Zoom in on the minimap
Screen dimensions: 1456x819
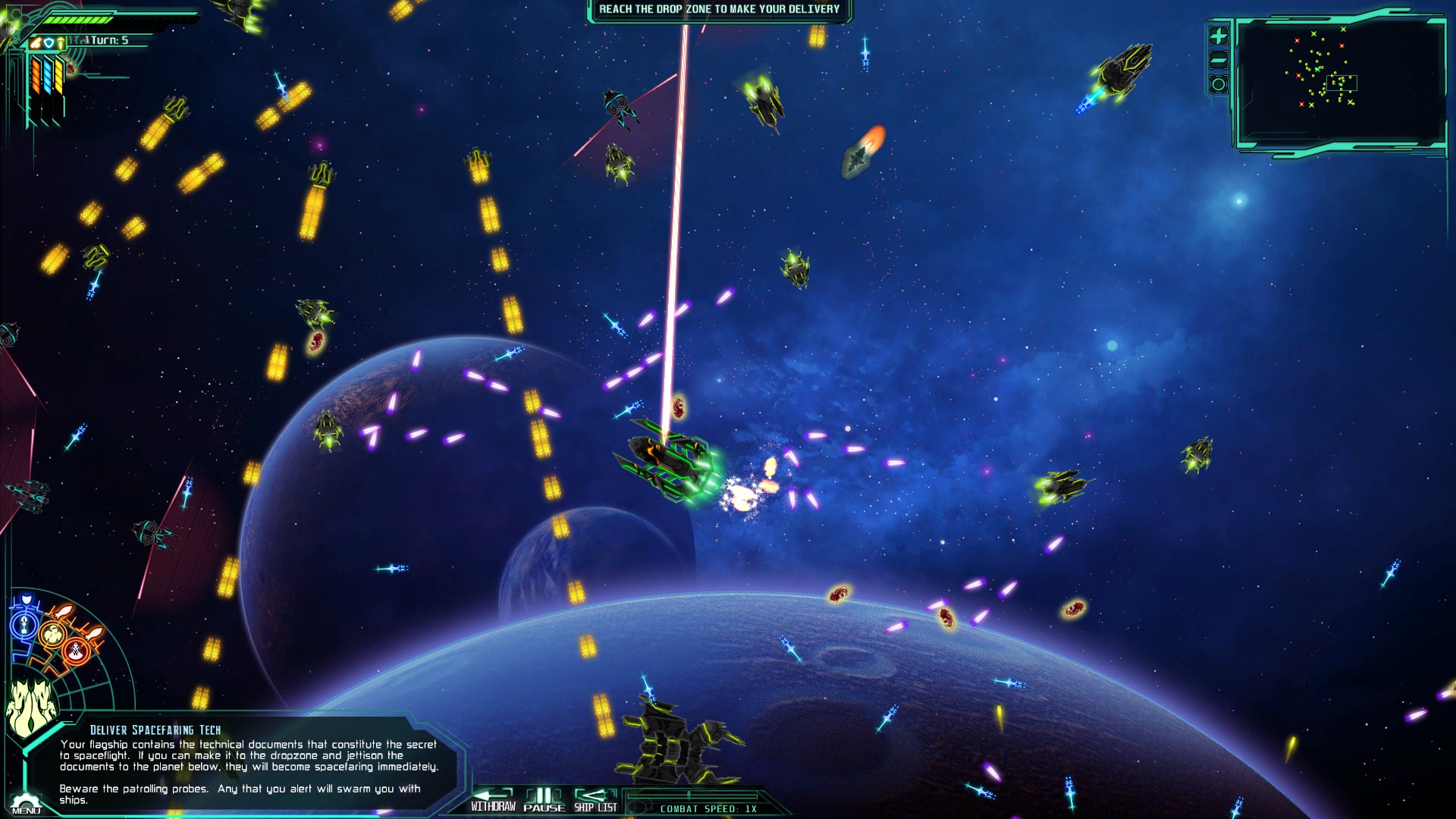coord(1219,36)
